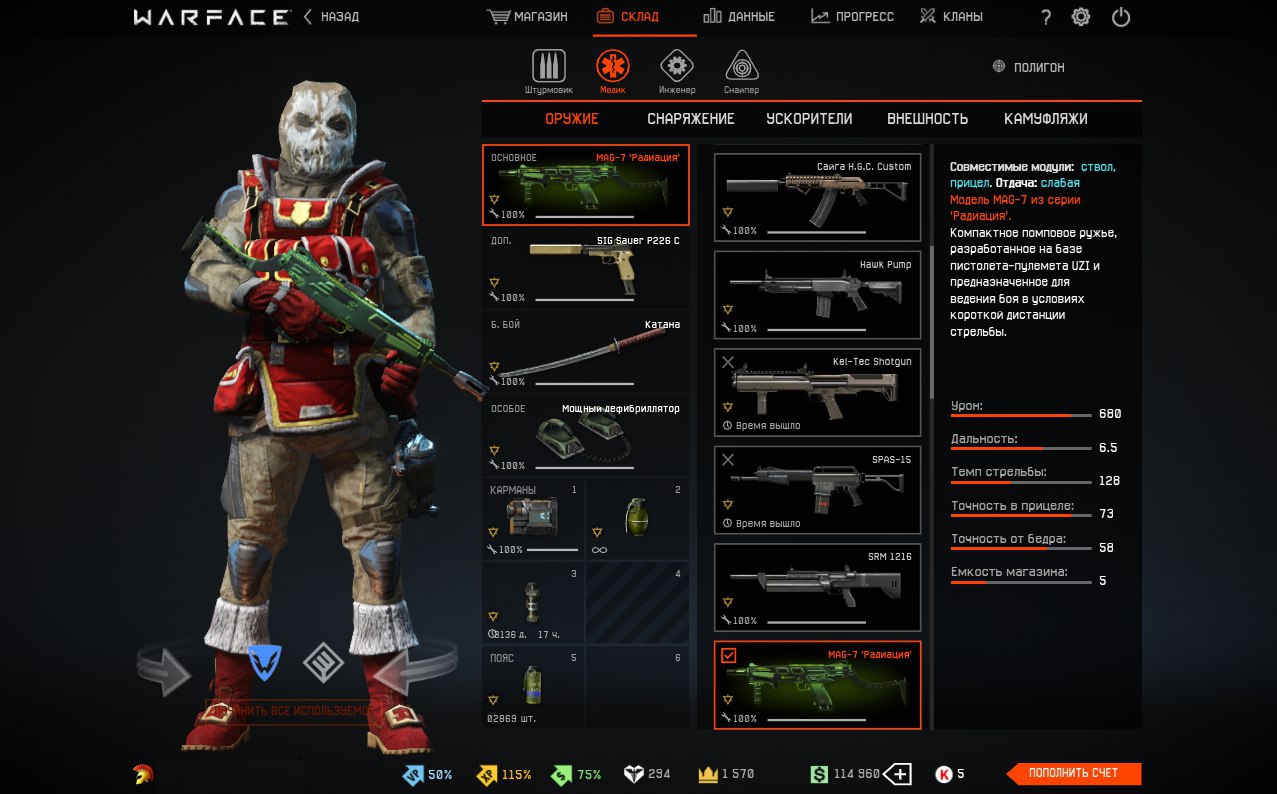
Task: Enter the Полигон shooting range
Action: pyautogui.click(x=1028, y=67)
